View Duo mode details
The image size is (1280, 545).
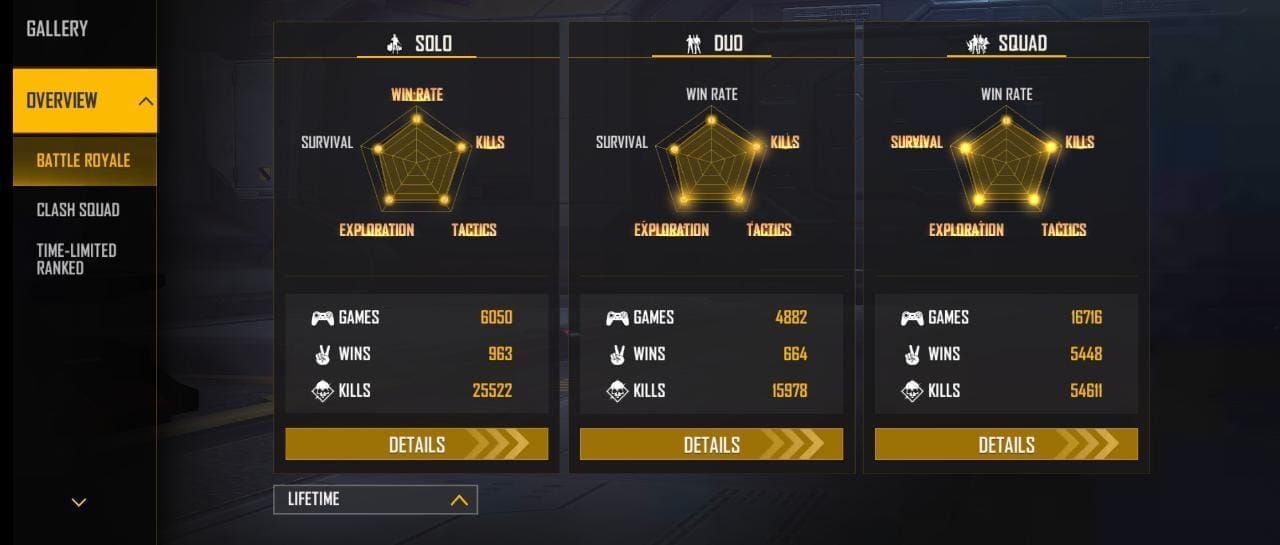coord(711,445)
